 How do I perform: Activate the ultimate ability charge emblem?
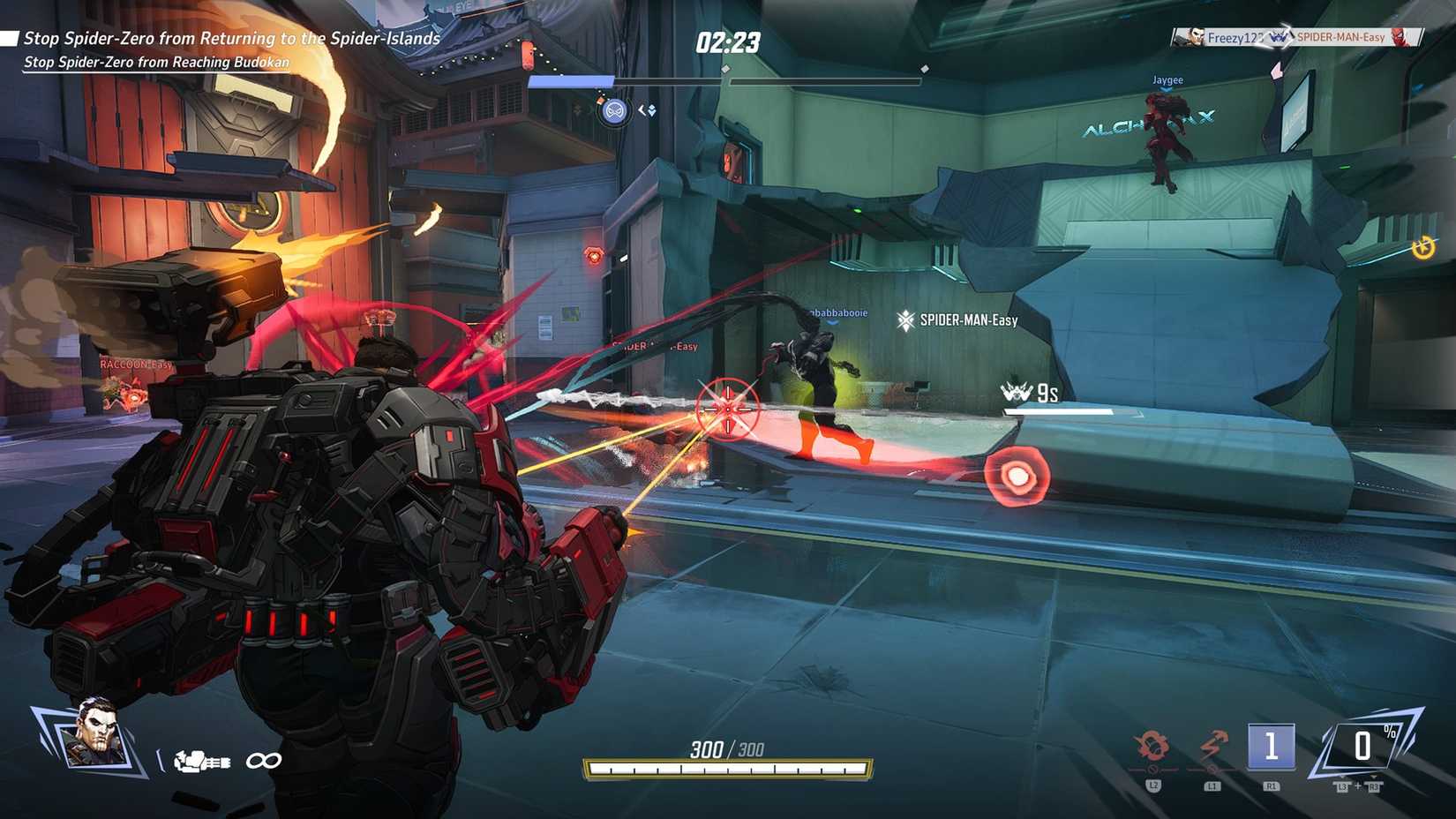[1363, 747]
